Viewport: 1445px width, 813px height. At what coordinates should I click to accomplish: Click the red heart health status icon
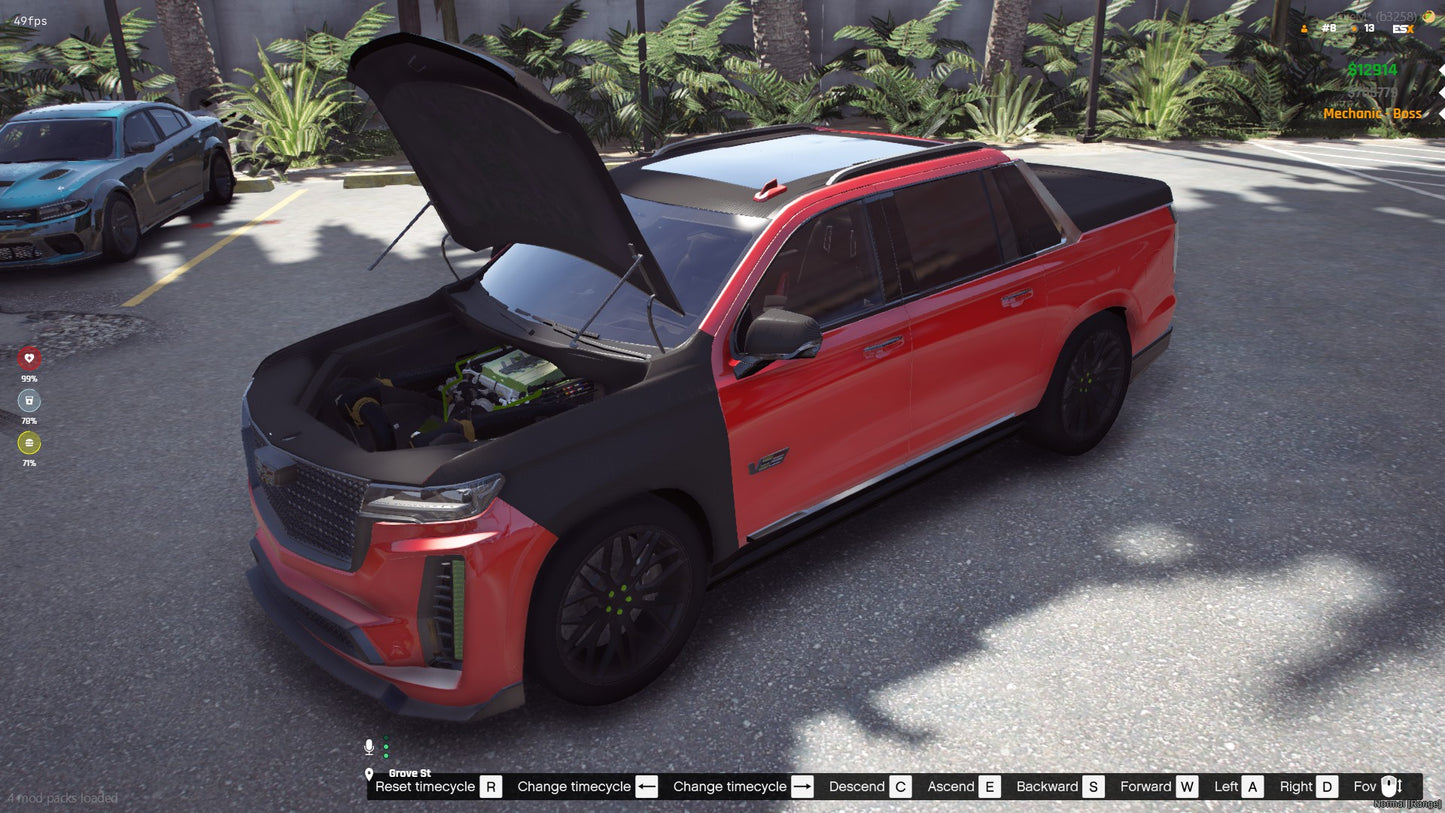(x=29, y=358)
